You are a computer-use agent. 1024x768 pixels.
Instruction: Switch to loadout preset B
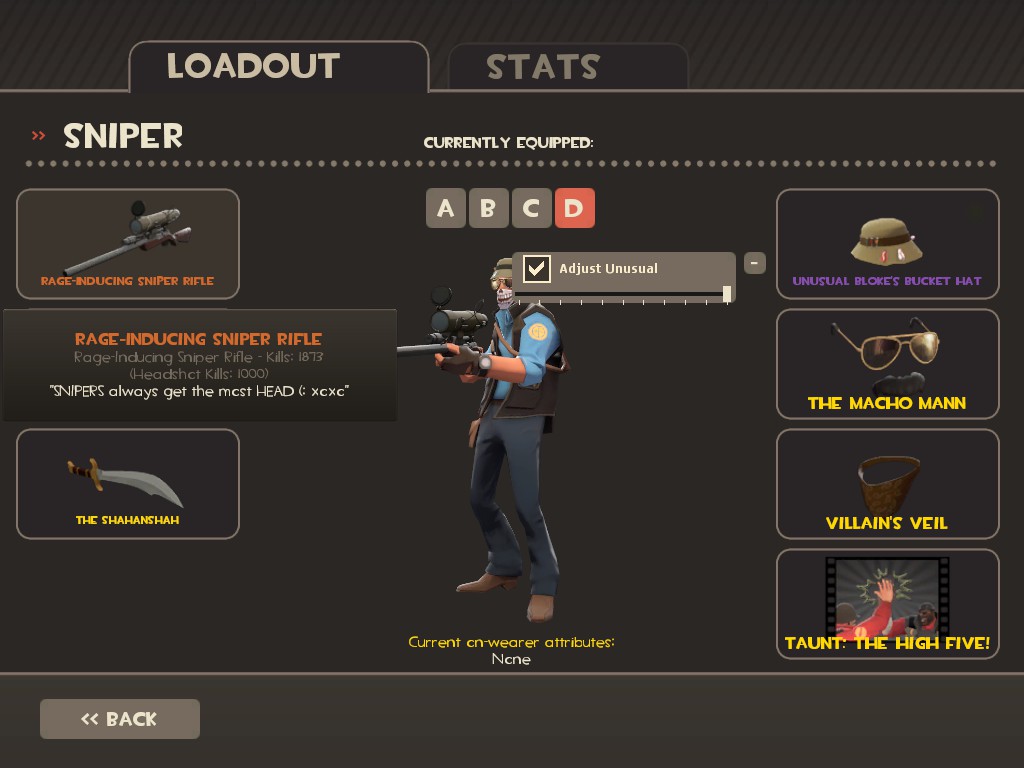488,208
